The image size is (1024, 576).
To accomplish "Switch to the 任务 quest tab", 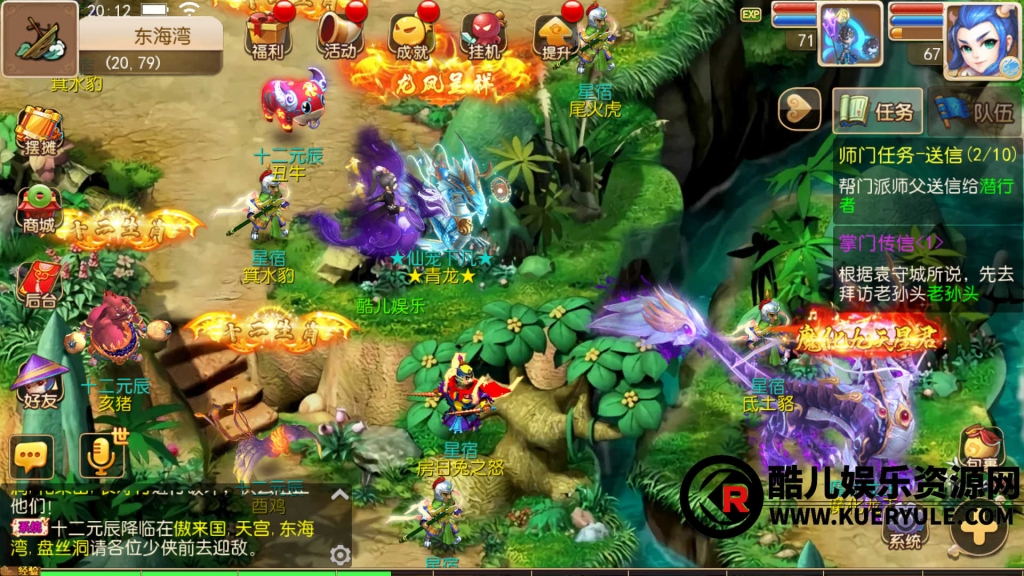I will [876, 110].
